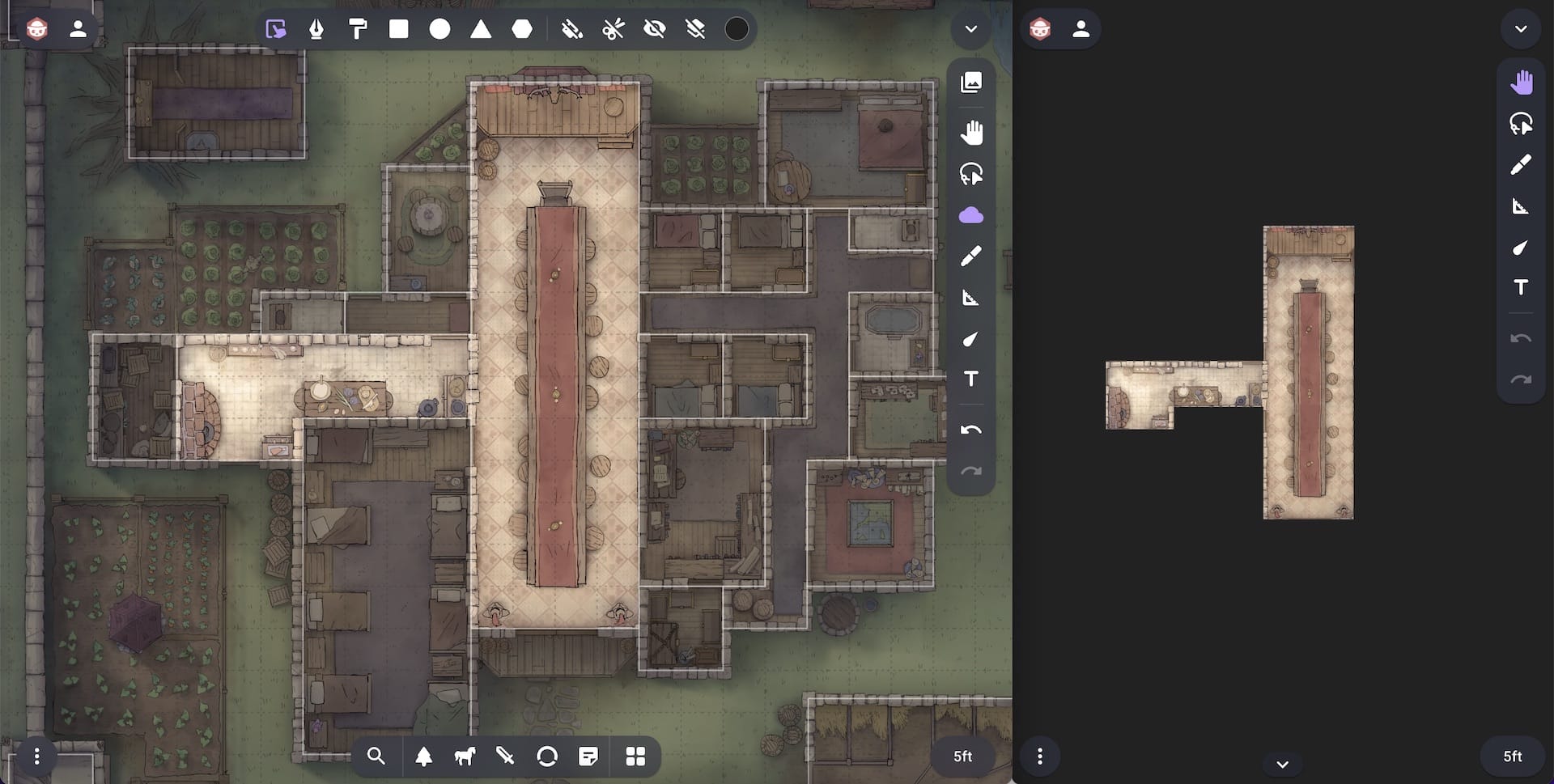This screenshot has width=1554, height=784.
Task: Choose the circle fog shape
Action: point(439,29)
